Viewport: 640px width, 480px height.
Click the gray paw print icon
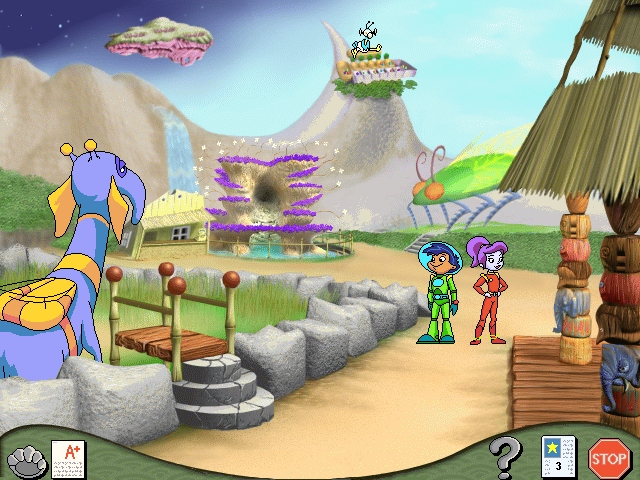click(27, 460)
